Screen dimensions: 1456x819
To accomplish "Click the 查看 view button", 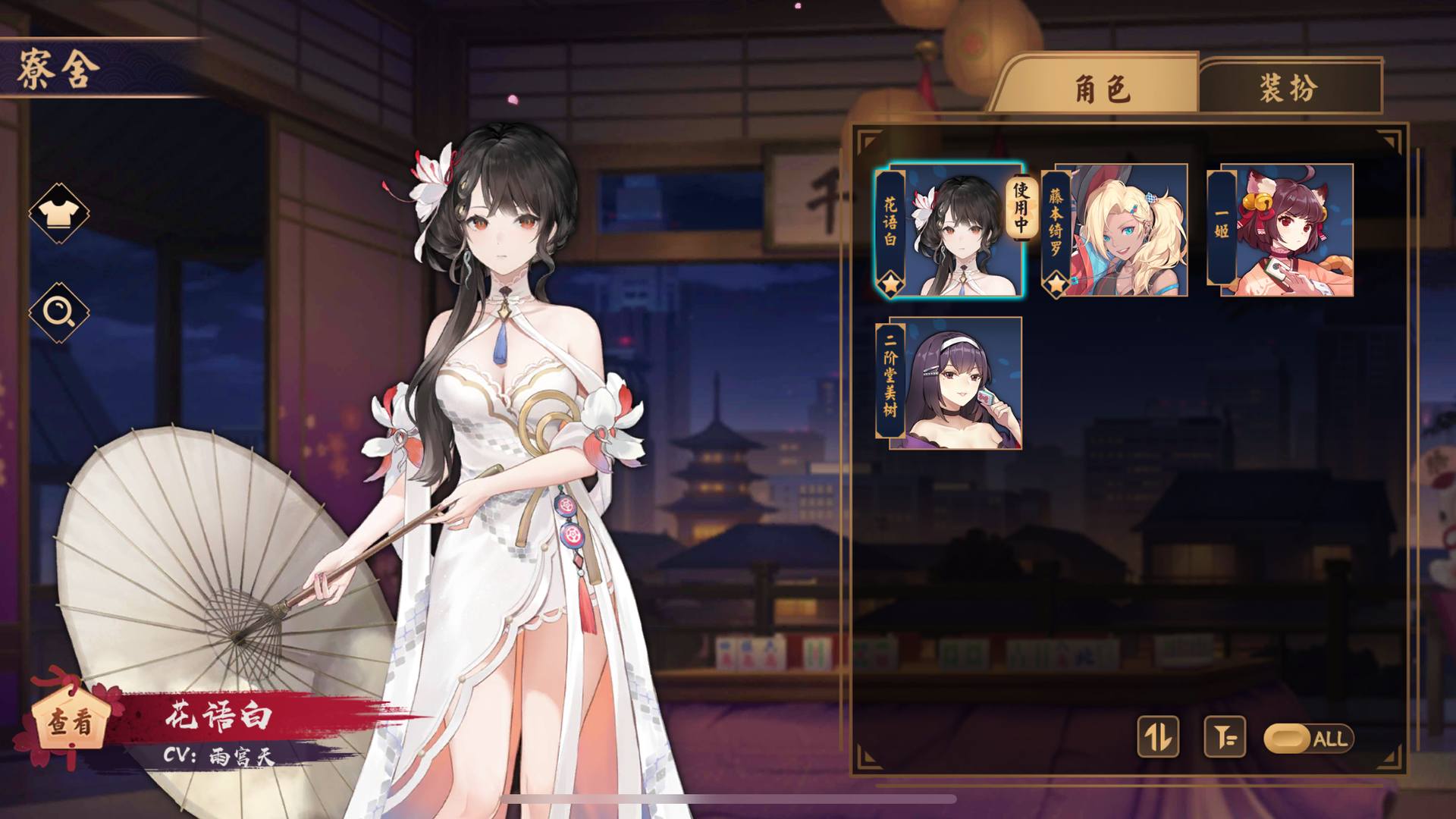I will [70, 721].
